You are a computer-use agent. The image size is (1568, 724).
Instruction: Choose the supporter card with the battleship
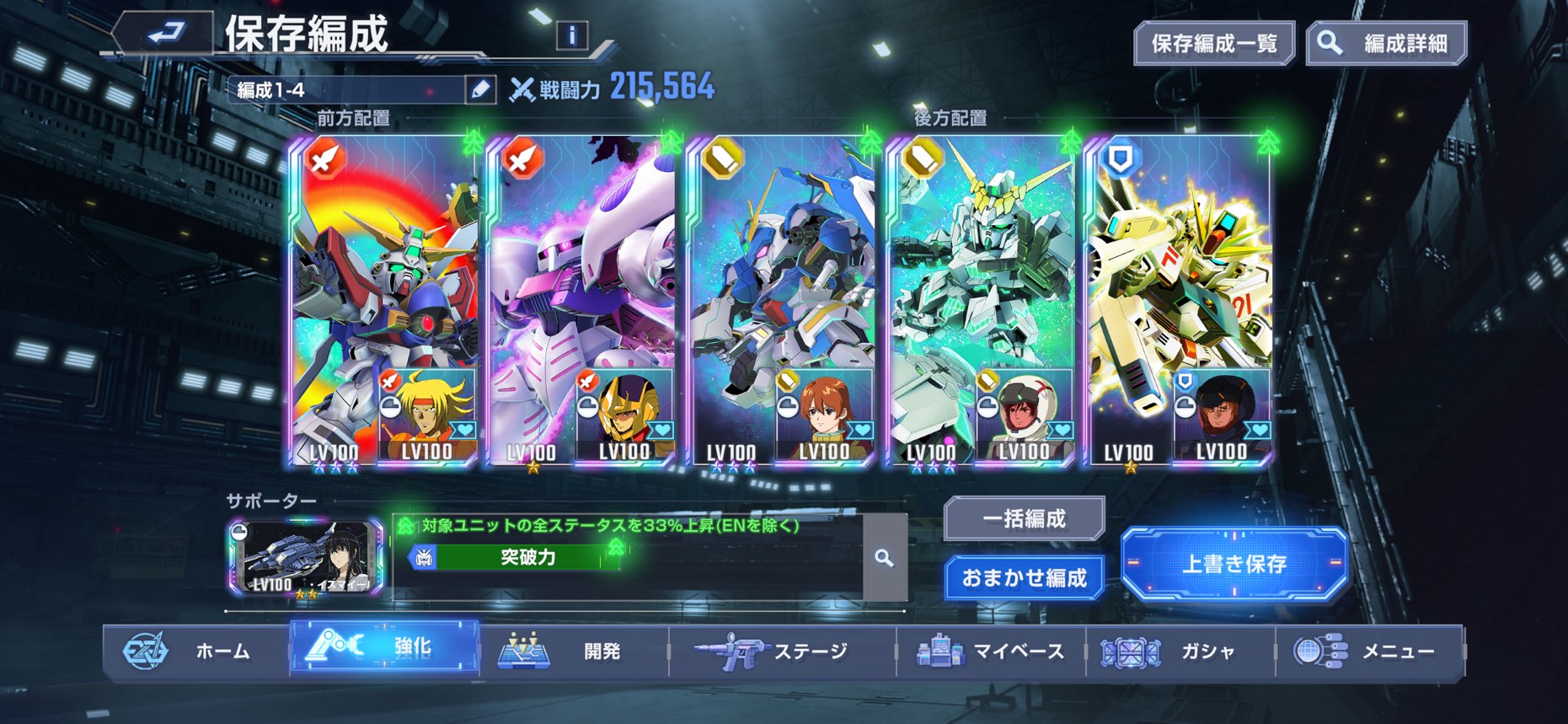click(x=305, y=558)
